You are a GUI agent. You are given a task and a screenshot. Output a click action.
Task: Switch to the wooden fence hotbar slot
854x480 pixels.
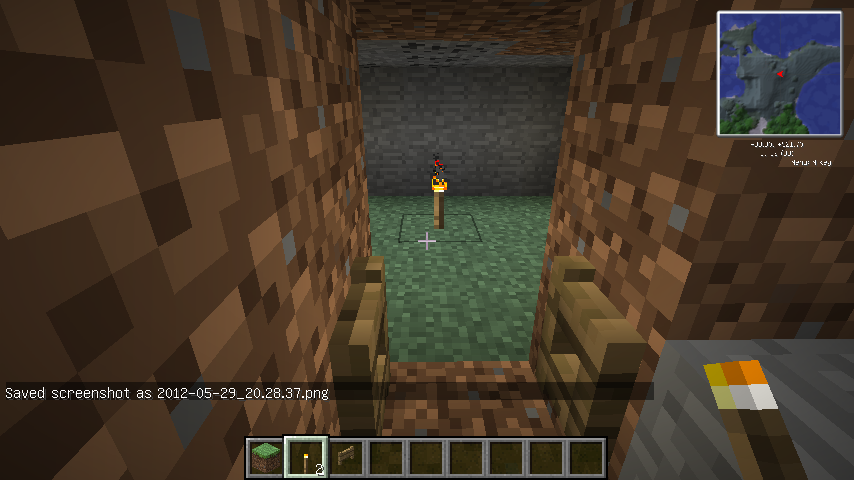[x=345, y=458]
